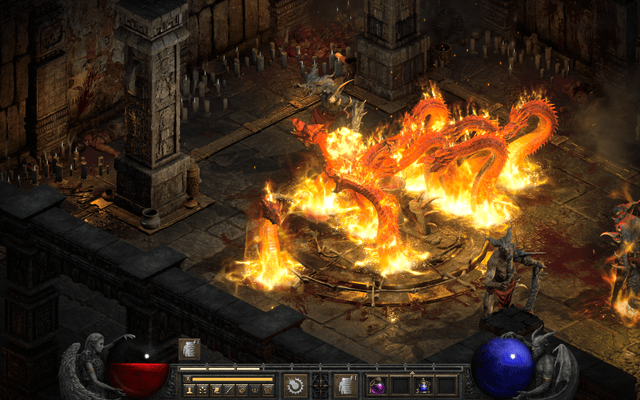Use the purple rejuvenation potion in belt

coord(378,385)
